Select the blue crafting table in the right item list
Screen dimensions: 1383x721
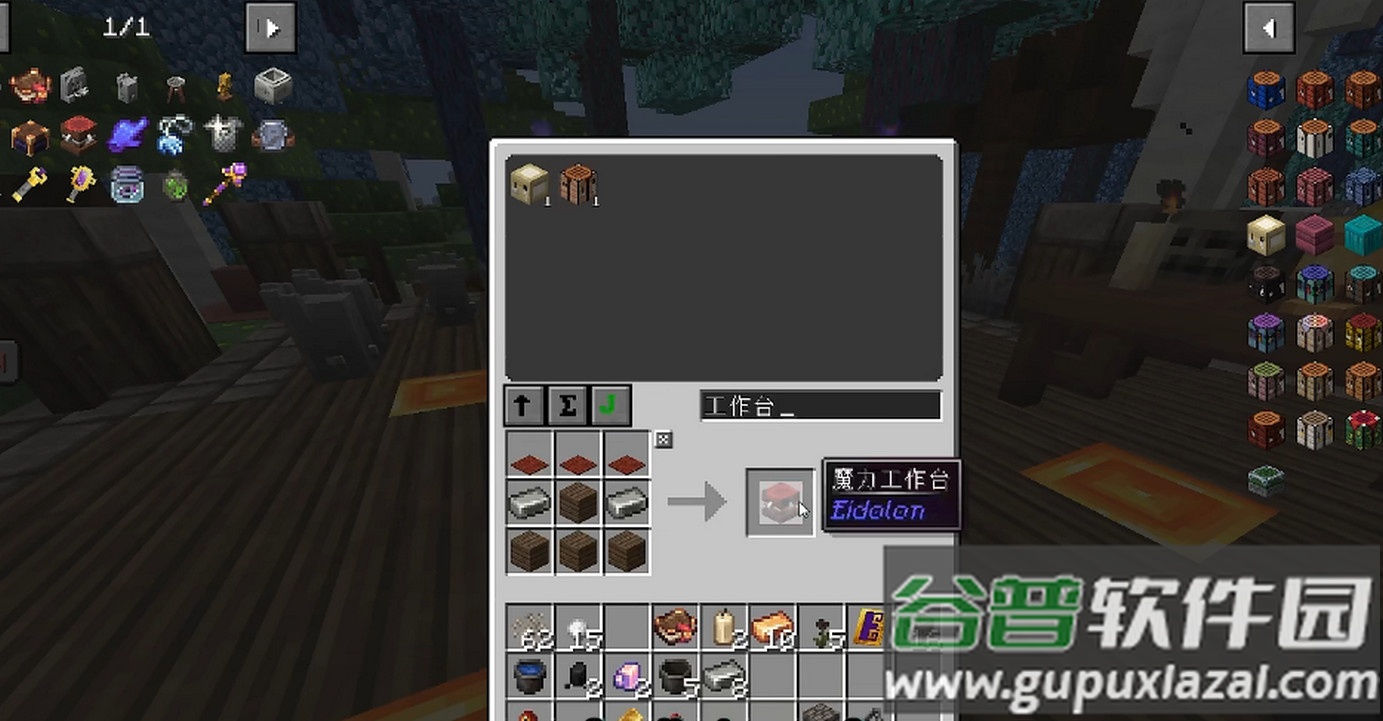1265,88
